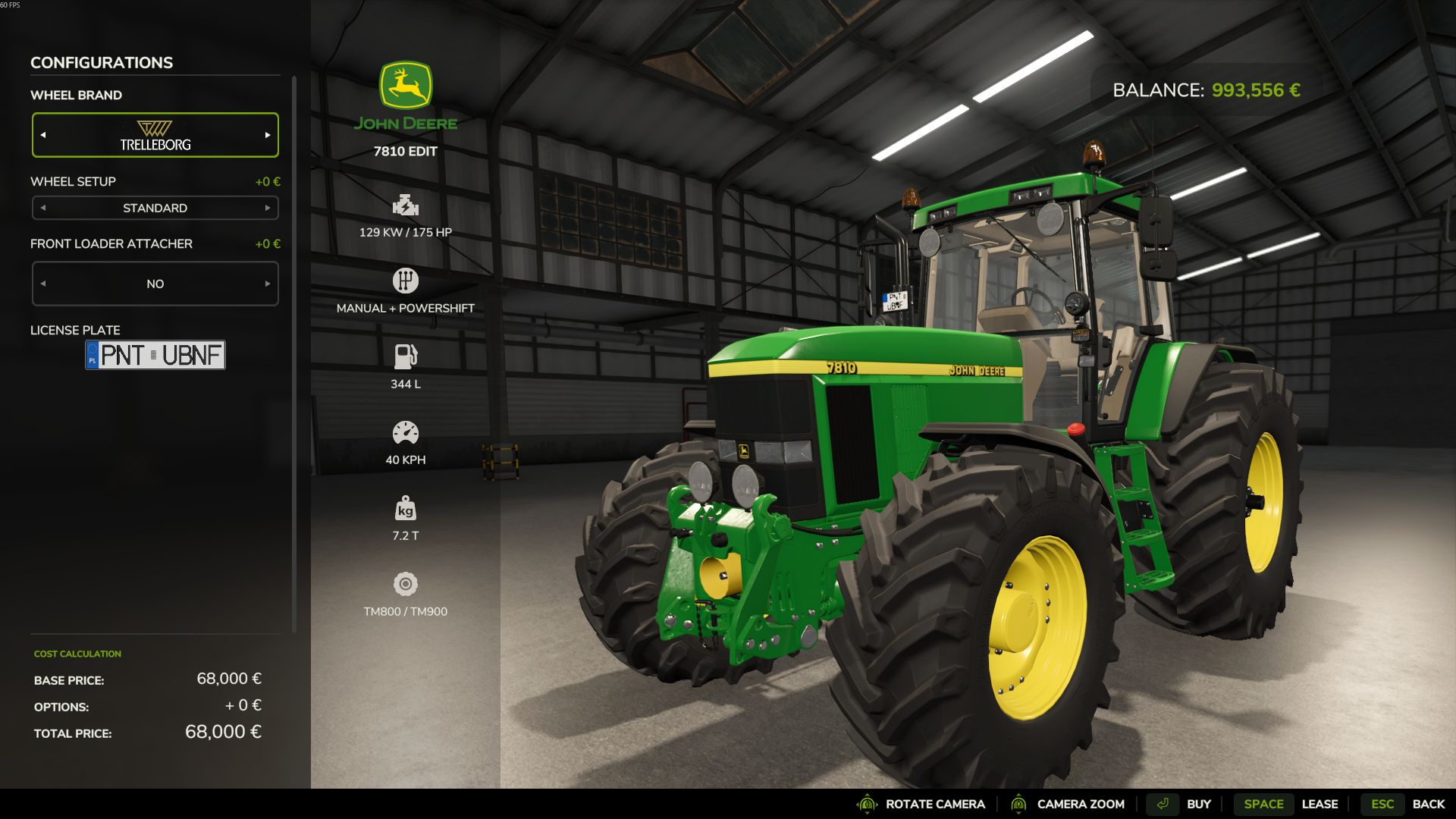Click the Lease button
1456x819 pixels.
pos(1321,804)
